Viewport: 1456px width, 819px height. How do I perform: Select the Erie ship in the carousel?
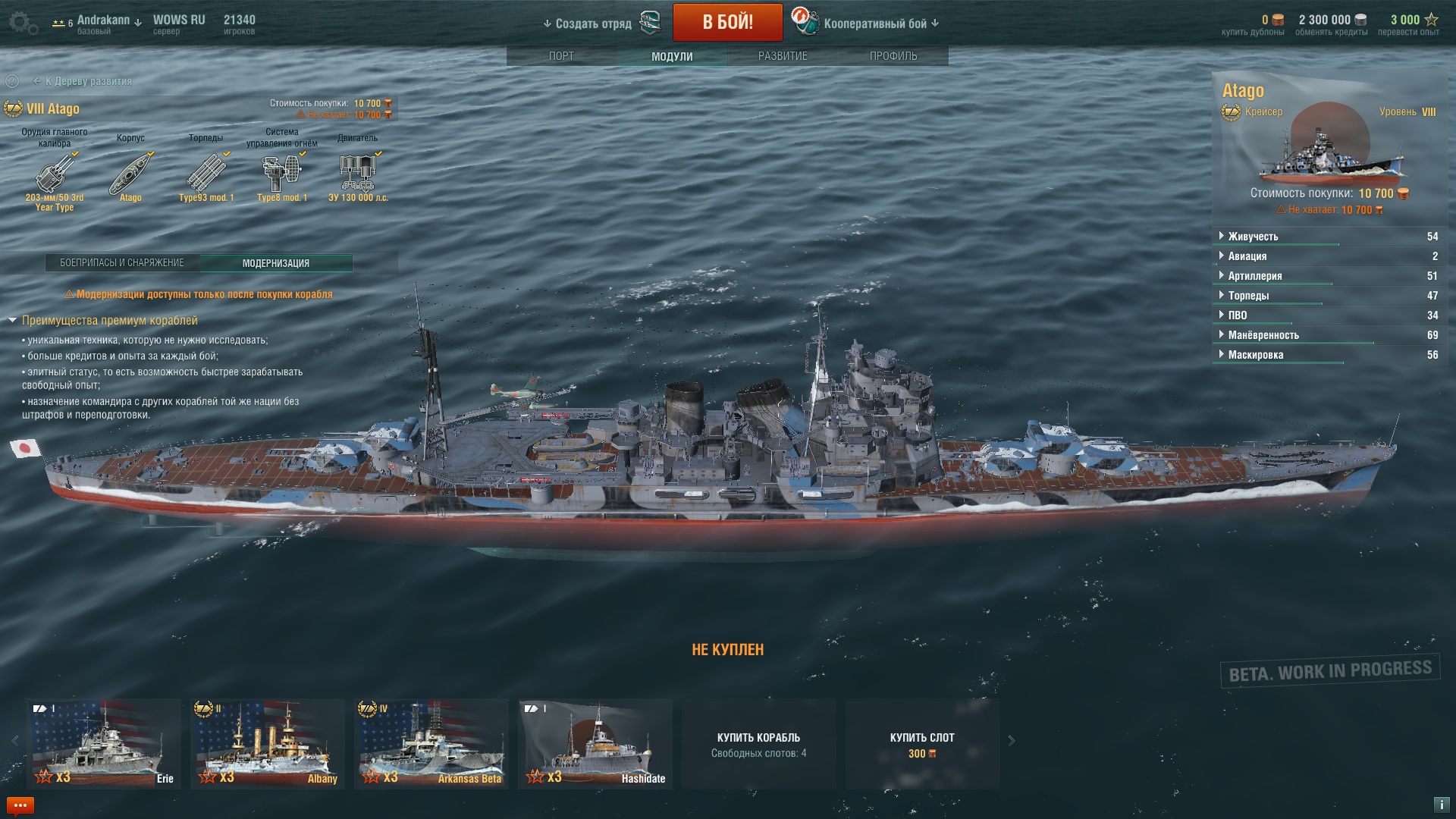point(104,743)
